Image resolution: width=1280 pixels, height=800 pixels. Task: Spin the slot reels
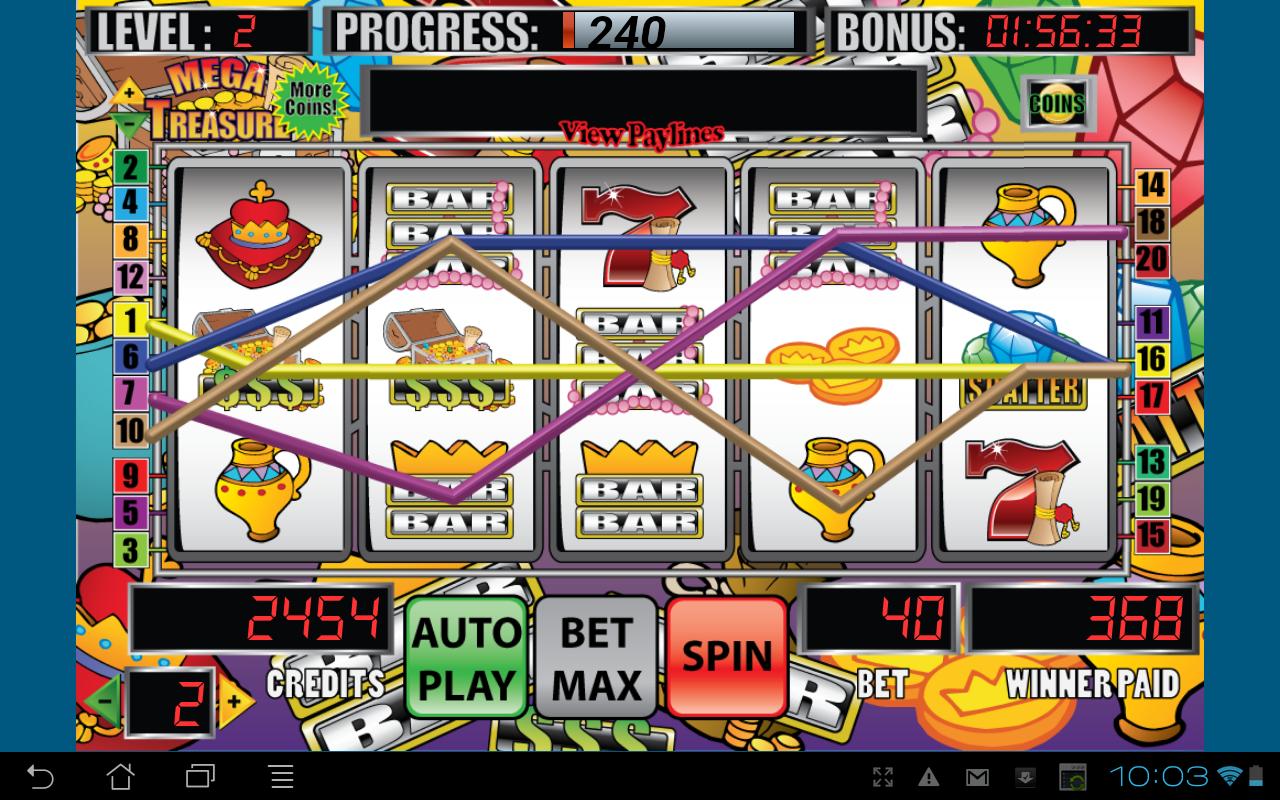coord(727,657)
